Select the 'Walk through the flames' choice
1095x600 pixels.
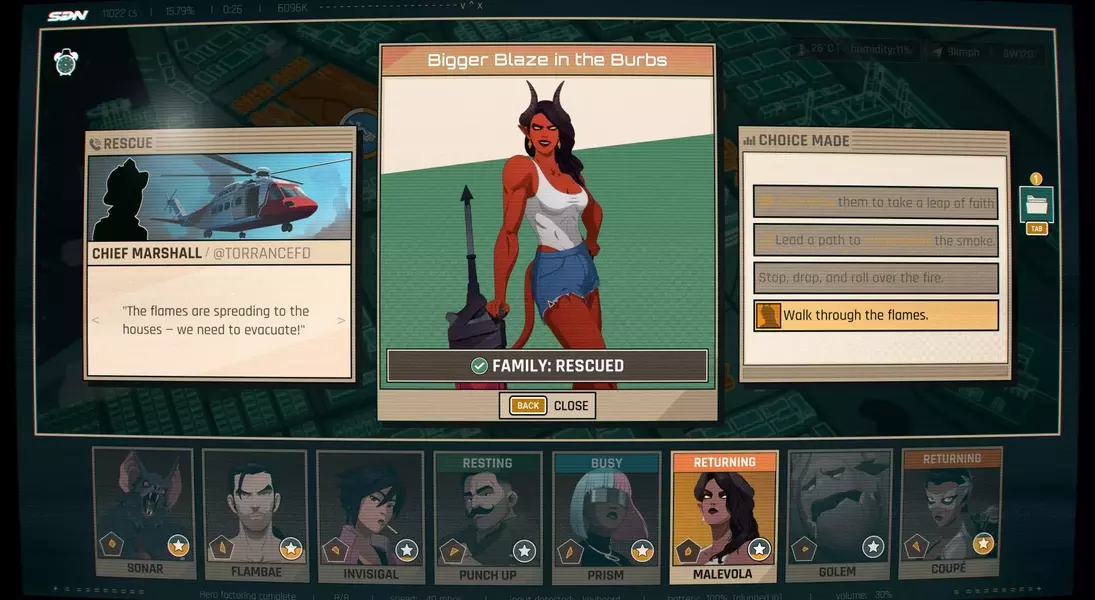(875, 315)
